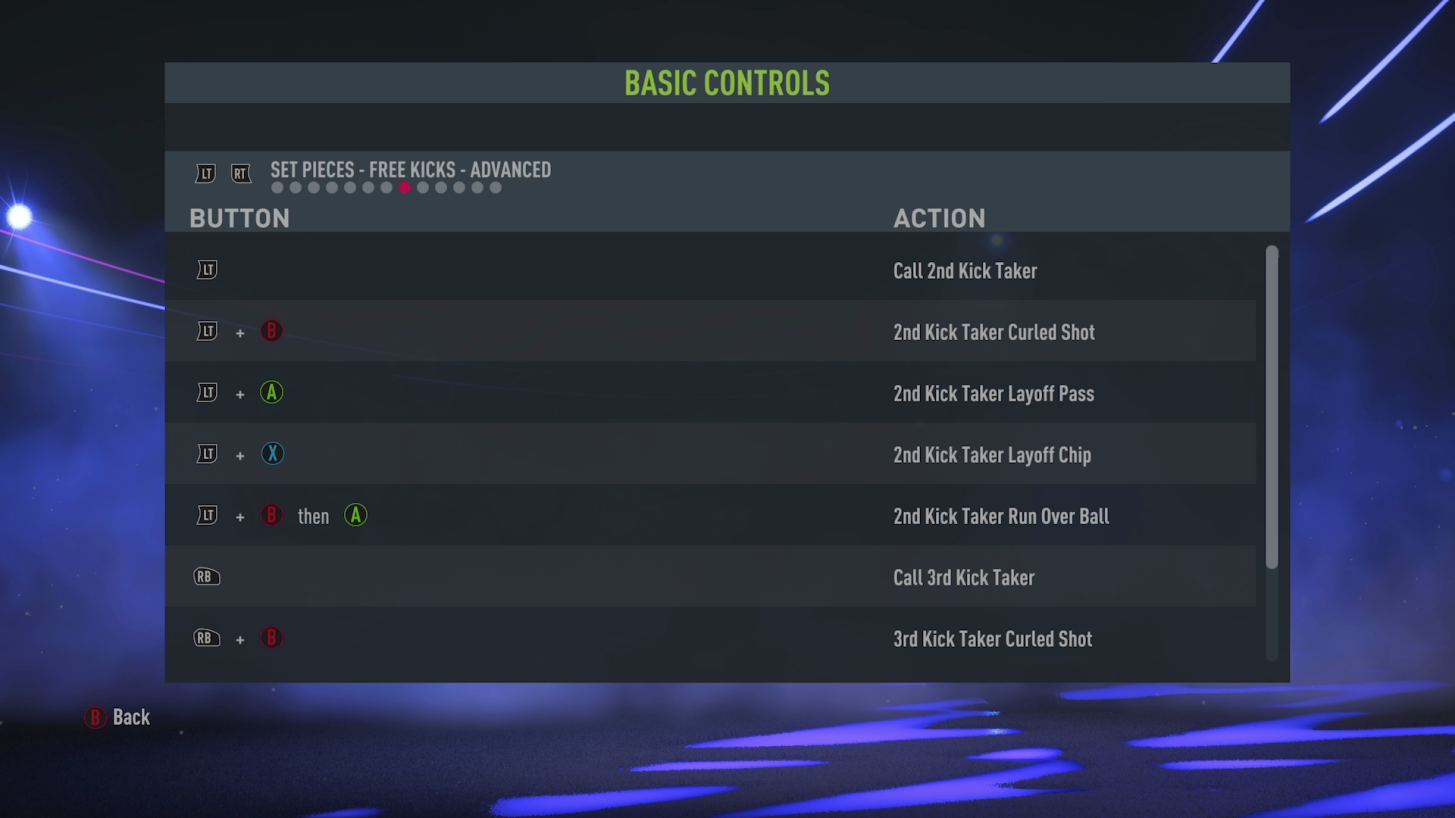Activate the B Back control
Viewport: 1455px width, 818px height.
tap(94, 717)
